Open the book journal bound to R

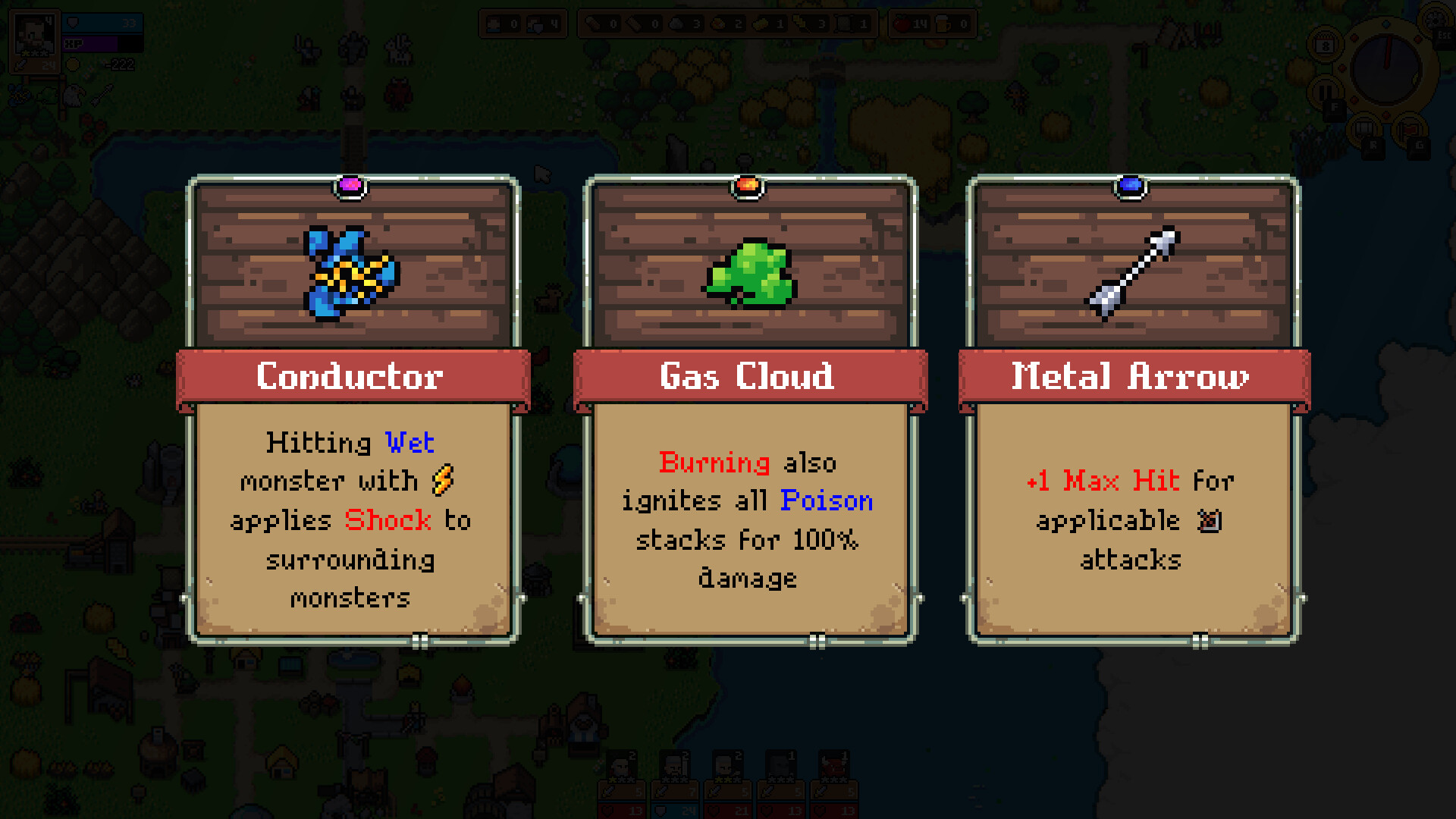1365,127
